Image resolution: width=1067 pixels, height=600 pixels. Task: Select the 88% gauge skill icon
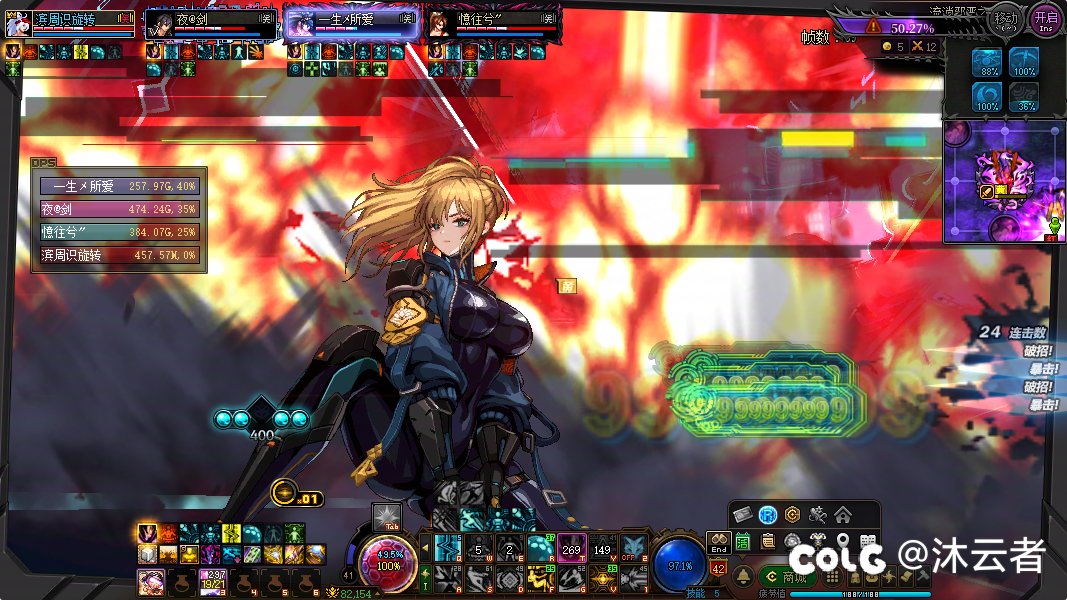point(988,63)
